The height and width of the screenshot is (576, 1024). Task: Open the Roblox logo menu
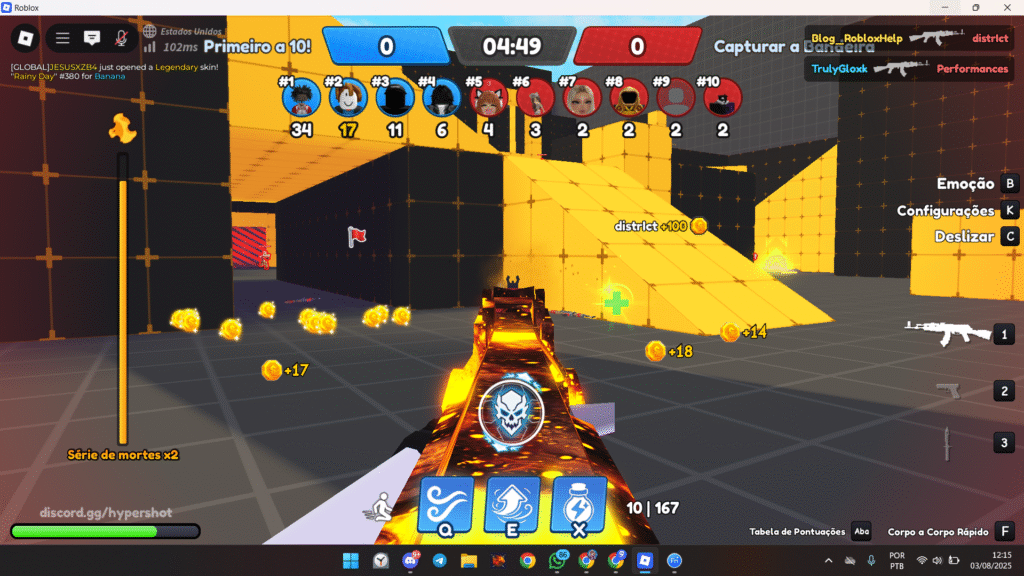(x=25, y=38)
